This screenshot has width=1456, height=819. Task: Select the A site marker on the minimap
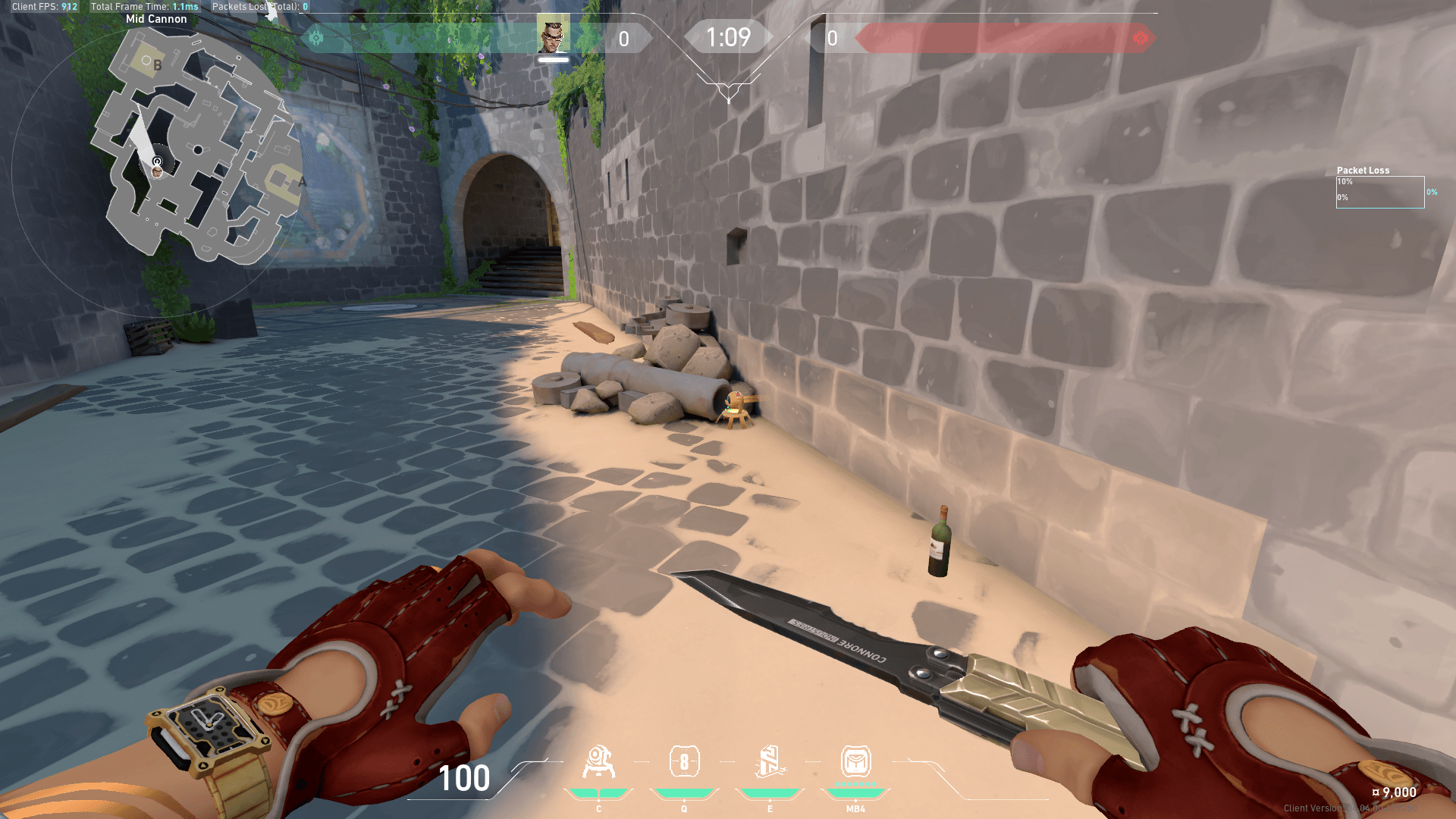(302, 182)
